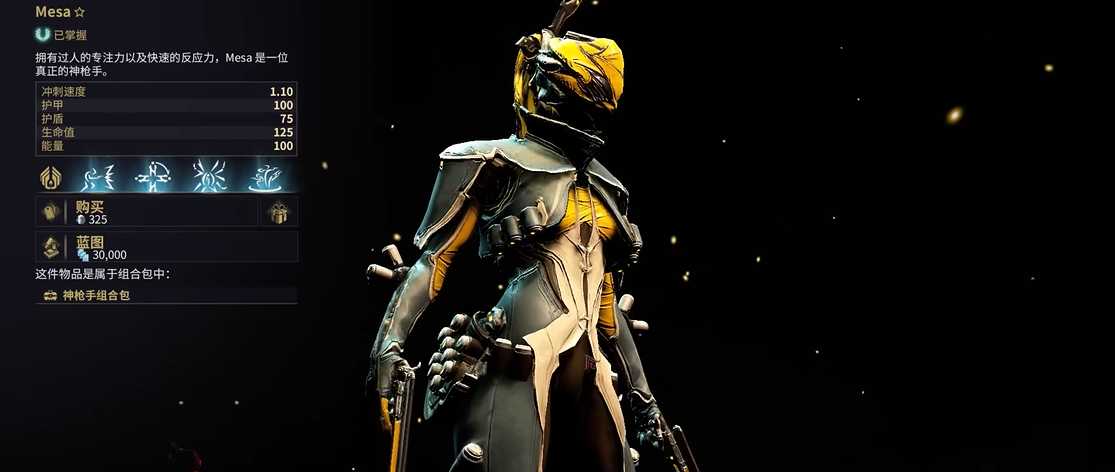Inspect Mesa's third ability with radiating burst
Screen dimensions: 1115x472
pyautogui.click(x=211, y=177)
